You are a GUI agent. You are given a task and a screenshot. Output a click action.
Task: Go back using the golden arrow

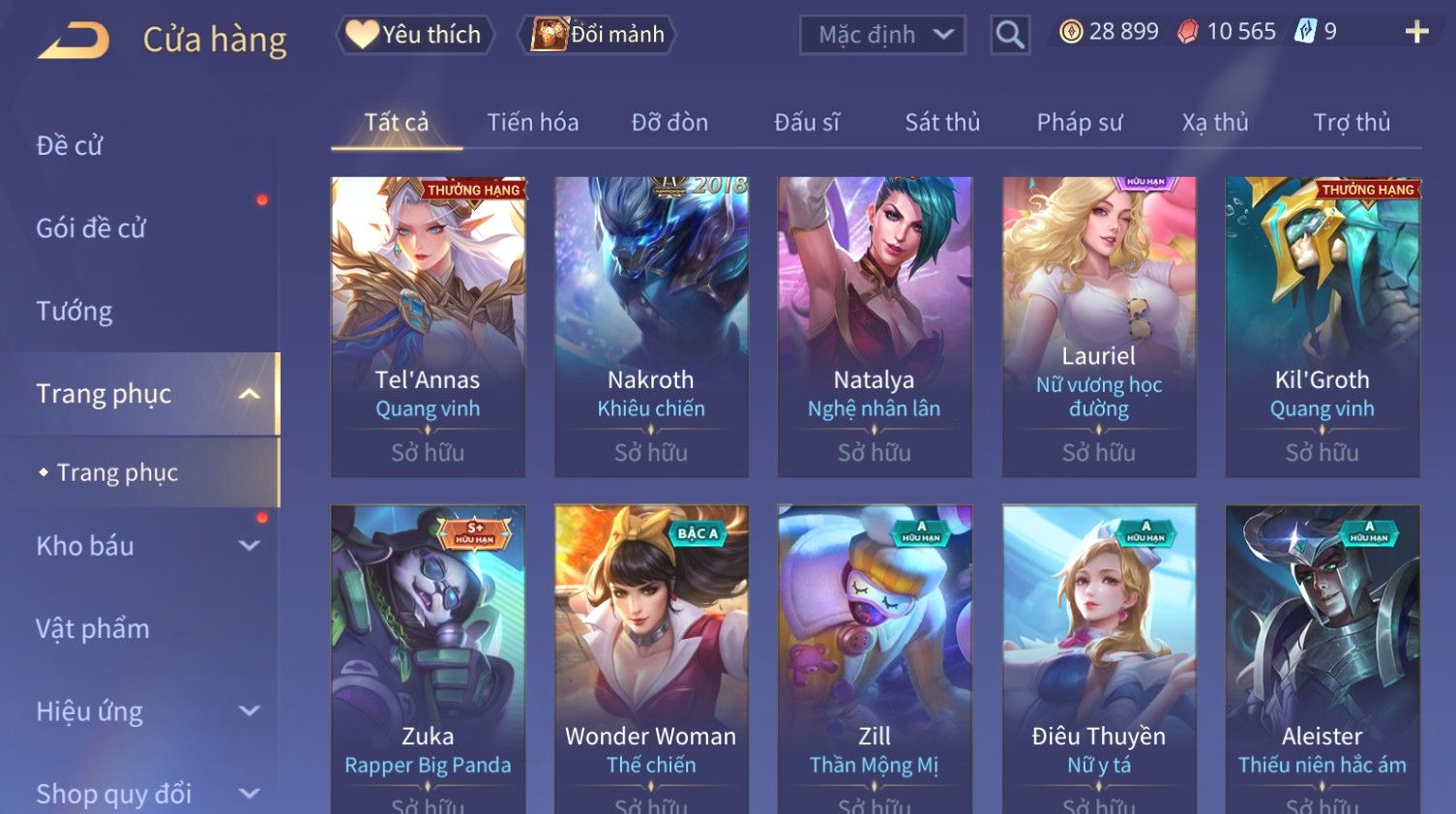click(x=74, y=41)
